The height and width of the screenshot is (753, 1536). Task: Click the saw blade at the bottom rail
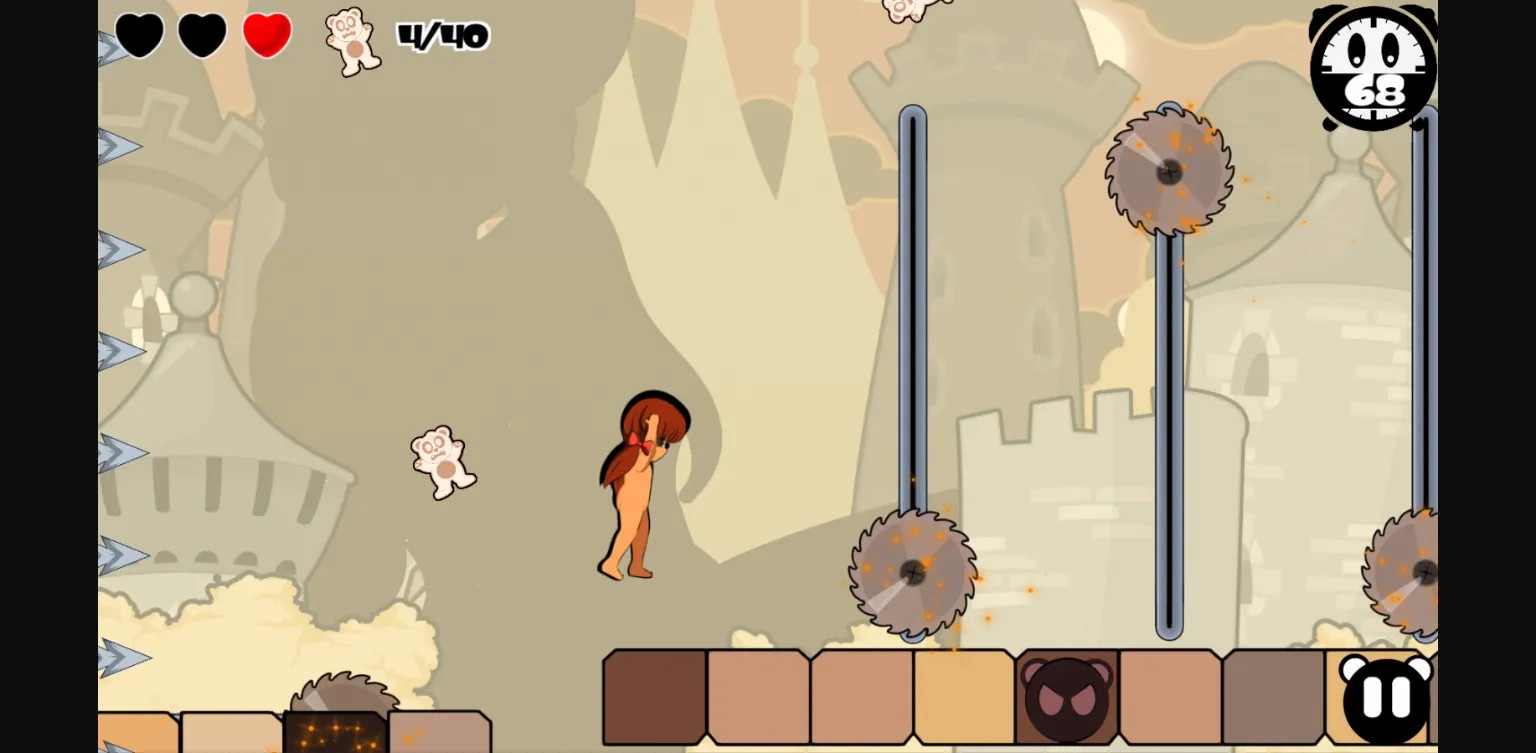pyautogui.click(x=913, y=572)
